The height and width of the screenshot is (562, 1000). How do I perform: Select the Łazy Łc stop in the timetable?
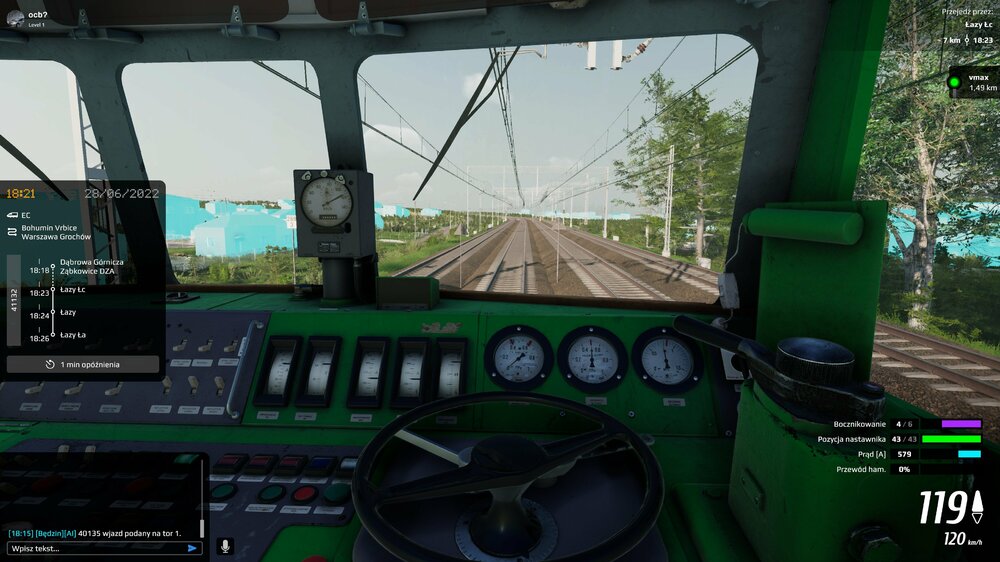point(73,290)
